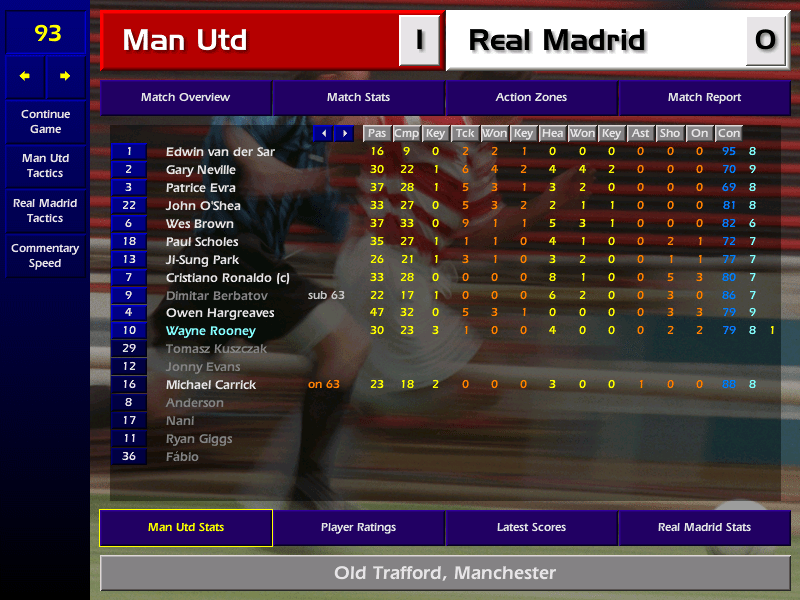Show the Match Stats tab
Screen dimensions: 800x600
click(x=358, y=98)
